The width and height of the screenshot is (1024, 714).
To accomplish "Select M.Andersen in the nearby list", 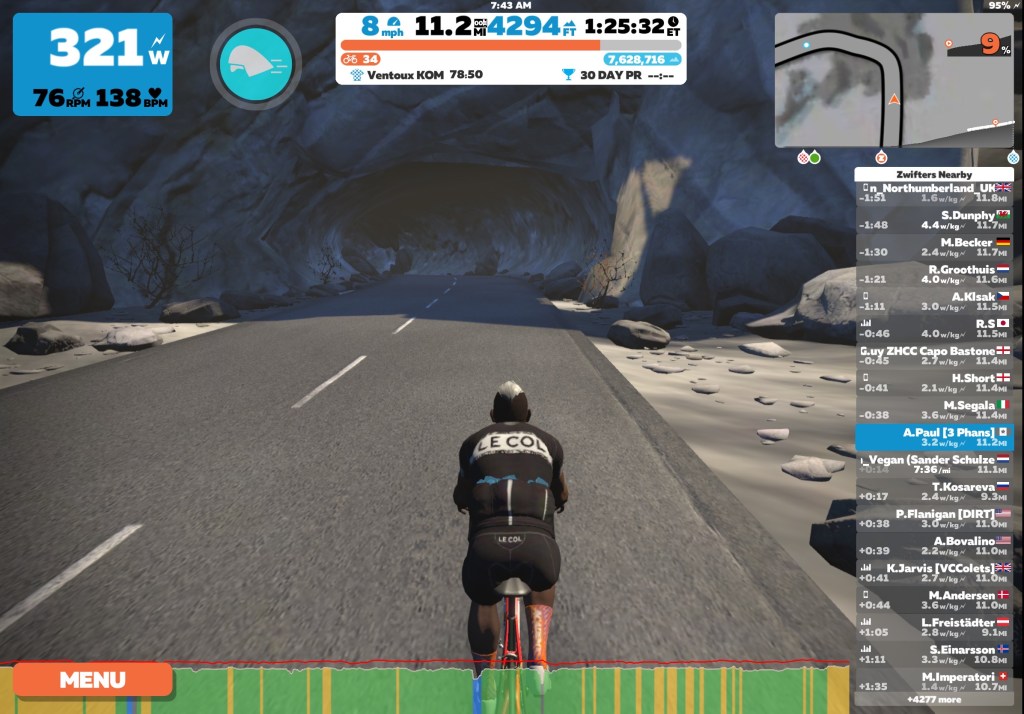I will tap(934, 600).
